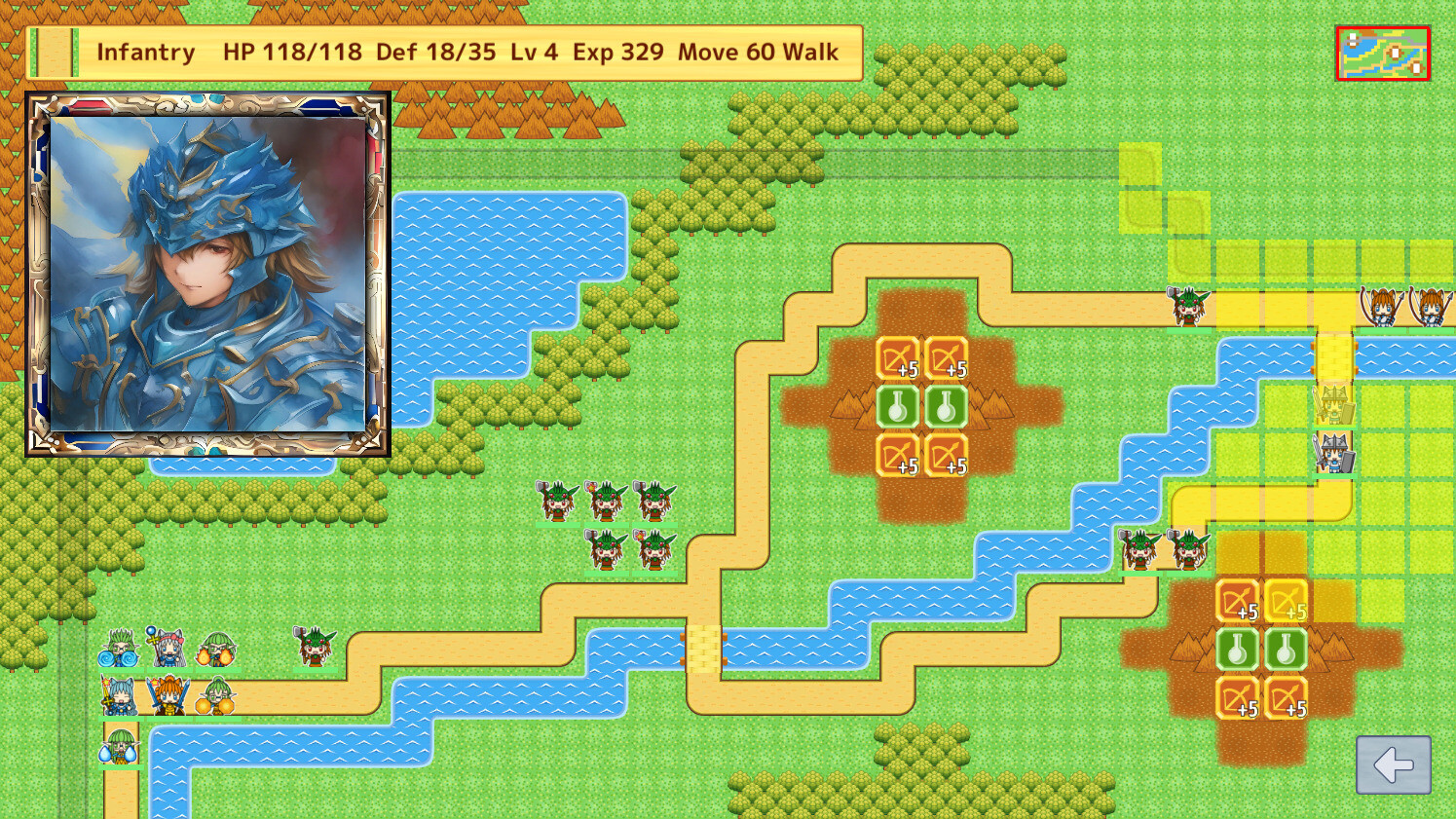Select the white-haired priestess with cross staff

tap(166, 648)
